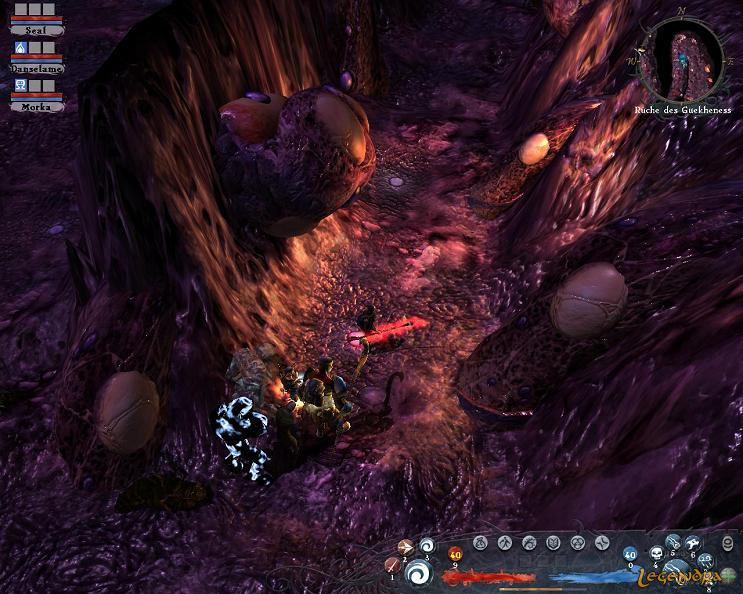
Task: Select party member Danselame's nameplate
Action: pos(37,68)
